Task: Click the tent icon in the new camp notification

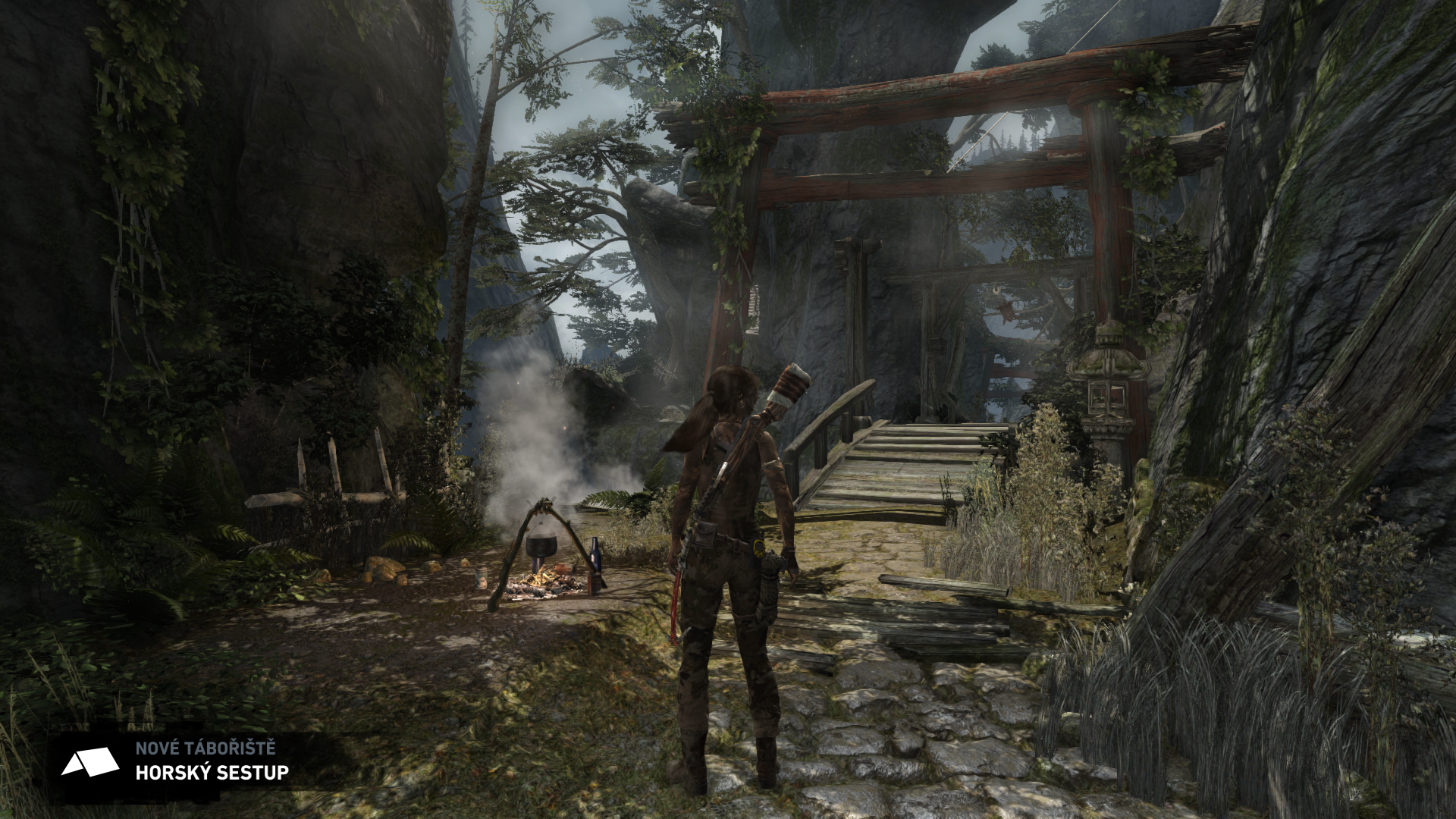Action: [90, 761]
